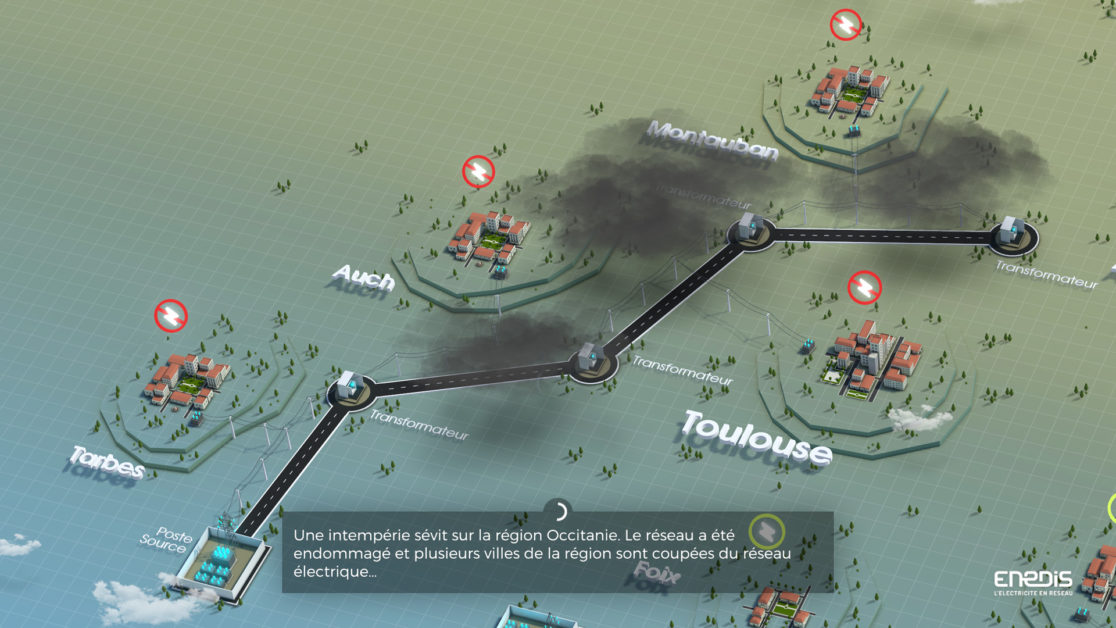The height and width of the screenshot is (628, 1116).
Task: Select the power outage marker above Toulouse
Action: point(864,287)
